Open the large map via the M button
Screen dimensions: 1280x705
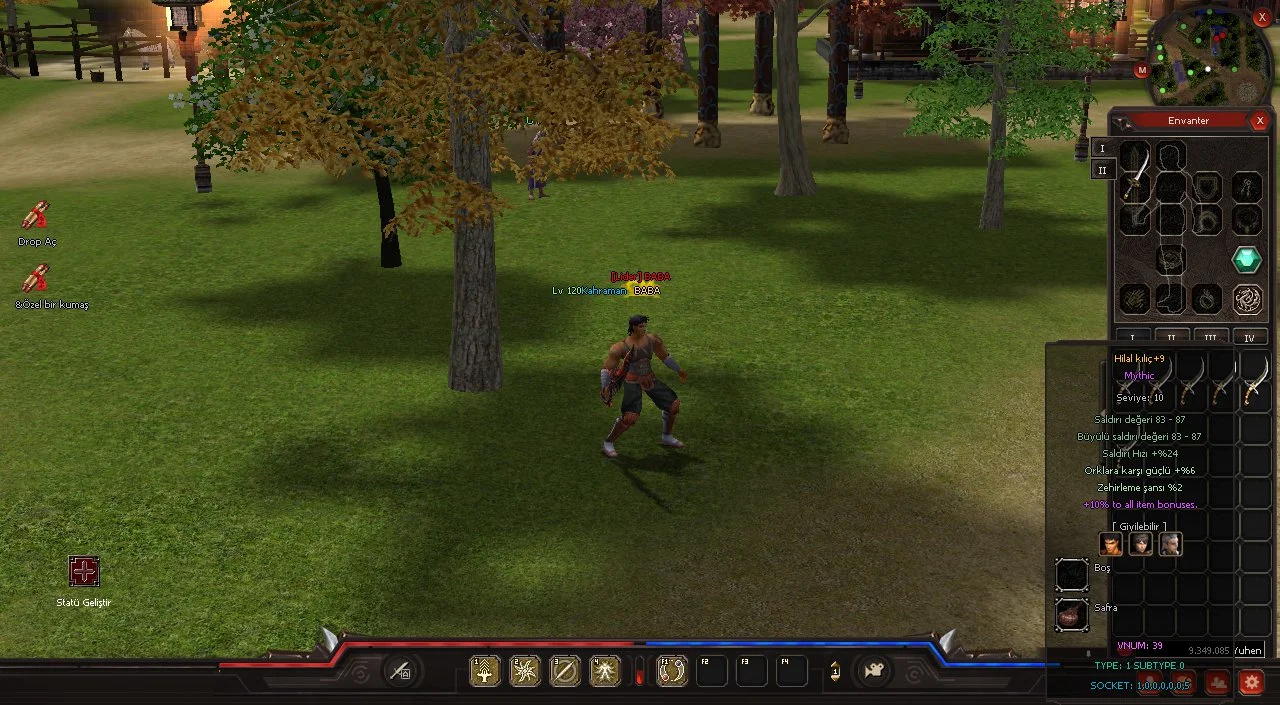tap(1142, 70)
